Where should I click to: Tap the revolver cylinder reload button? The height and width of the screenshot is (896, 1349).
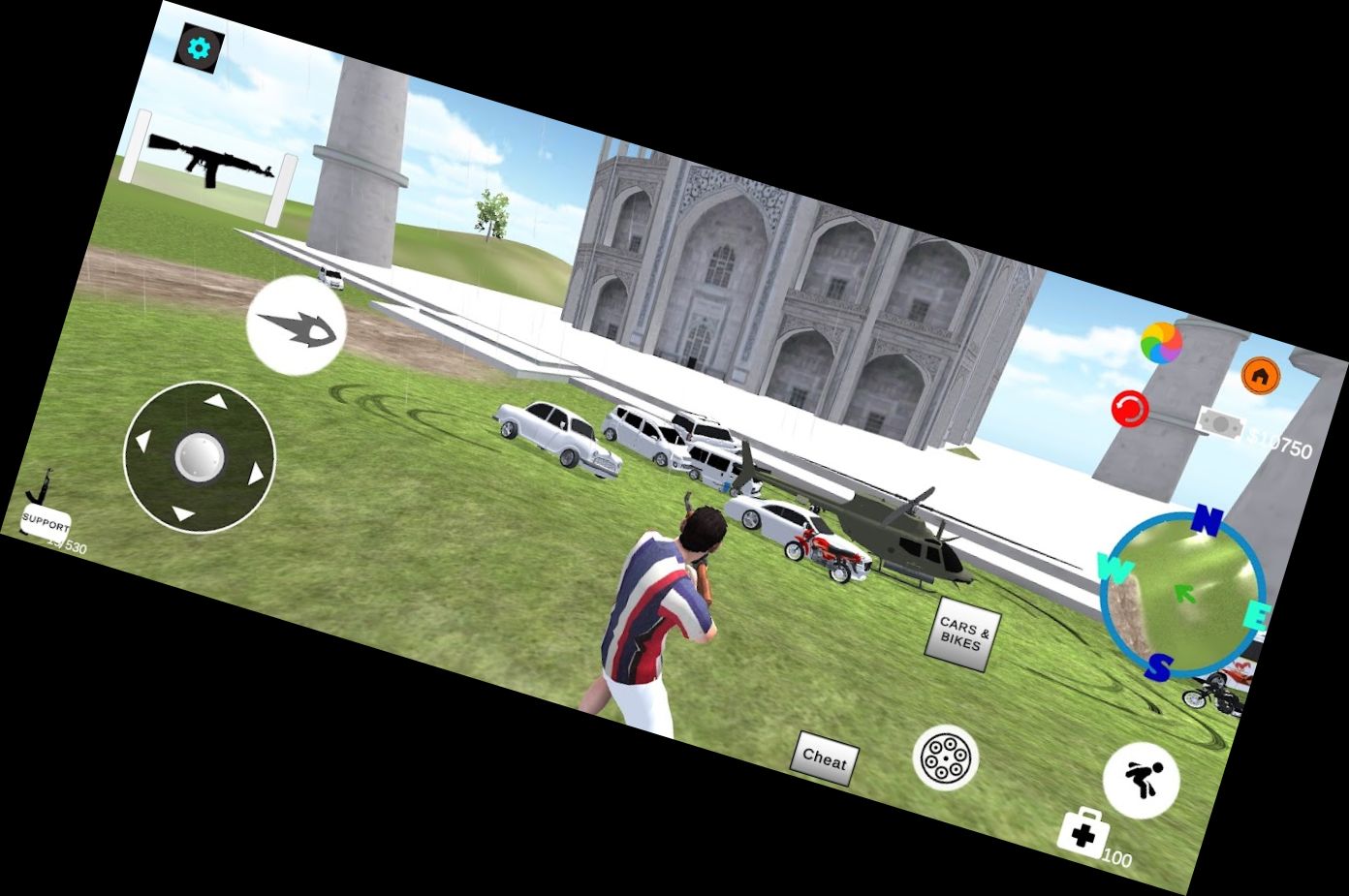pyautogui.click(x=946, y=757)
